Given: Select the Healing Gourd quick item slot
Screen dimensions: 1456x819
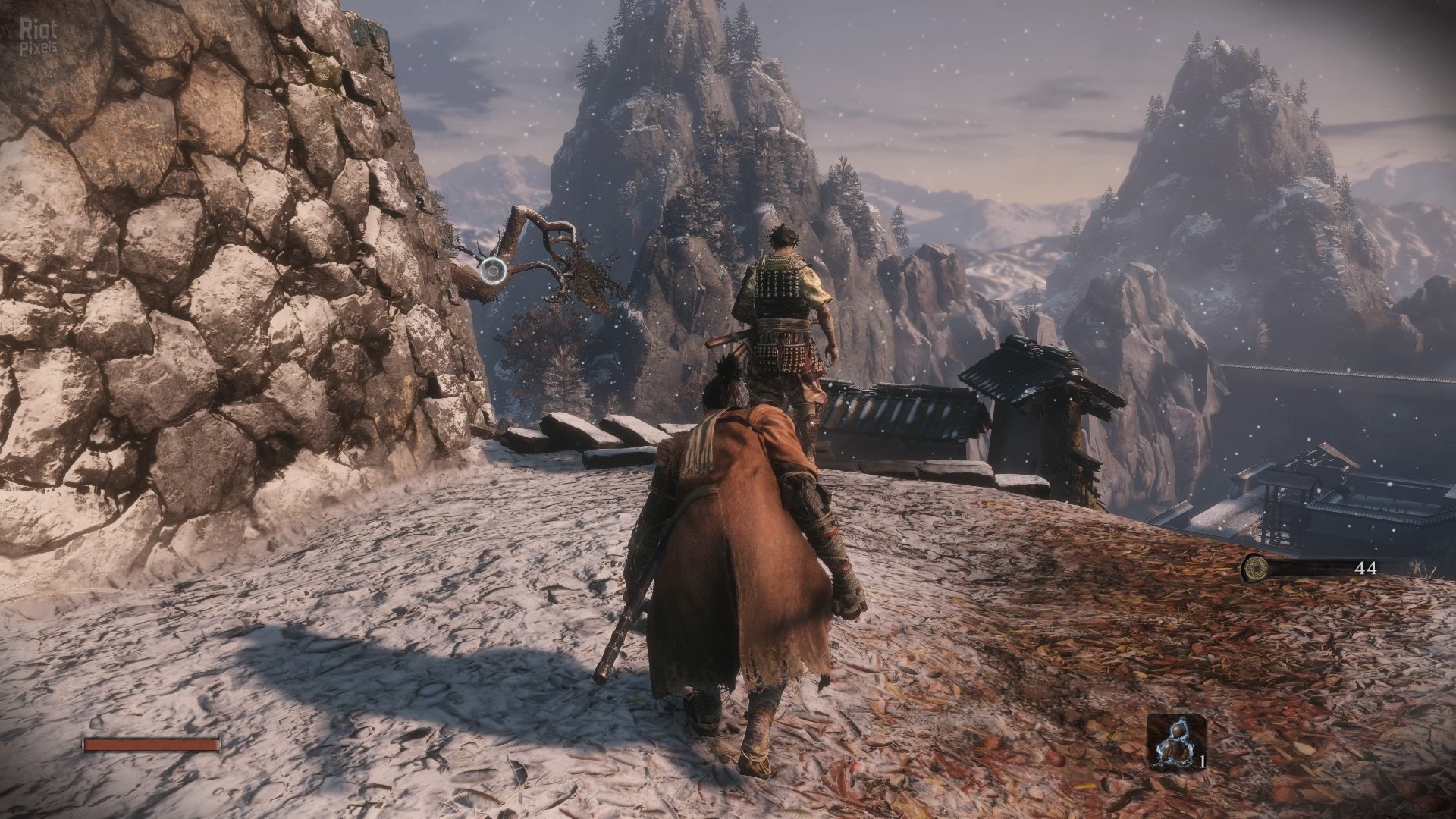Looking at the screenshot, I should coord(1175,741).
